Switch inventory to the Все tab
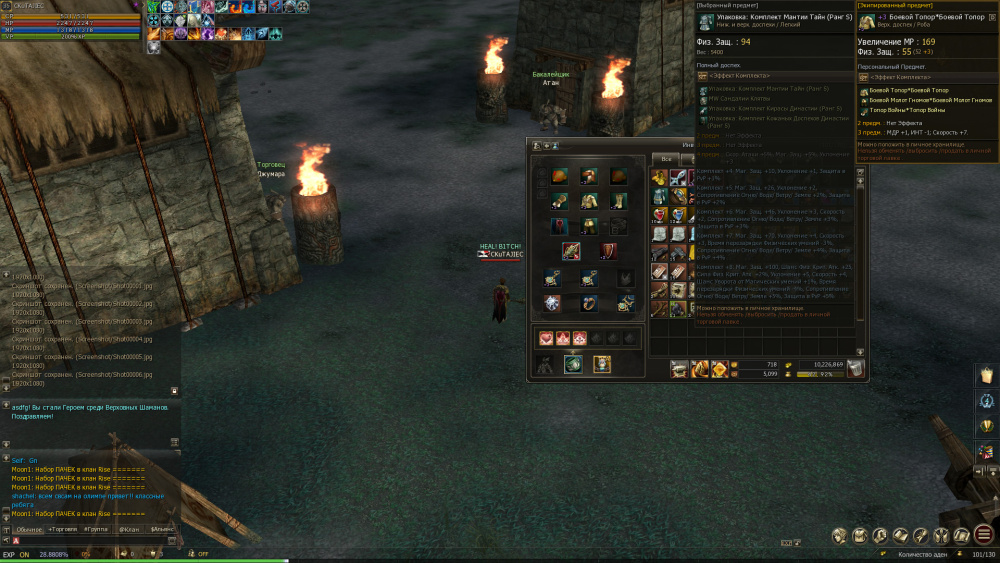Image resolution: width=1000 pixels, height=563 pixels. (664, 159)
